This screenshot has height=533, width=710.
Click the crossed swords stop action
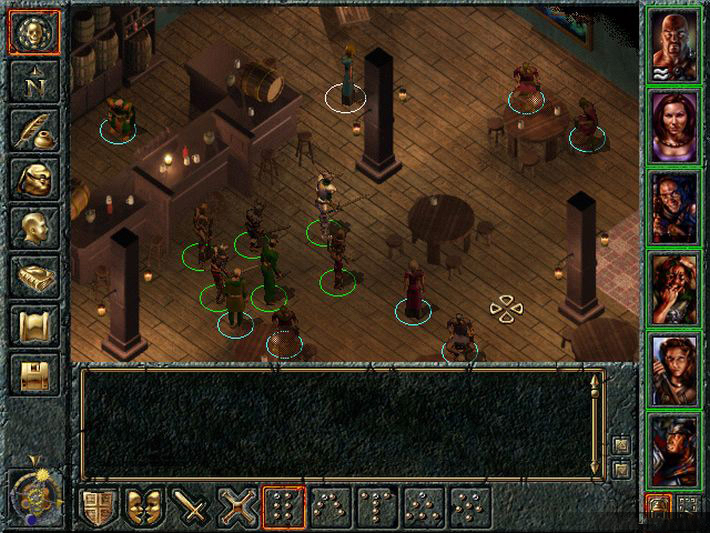point(238,507)
